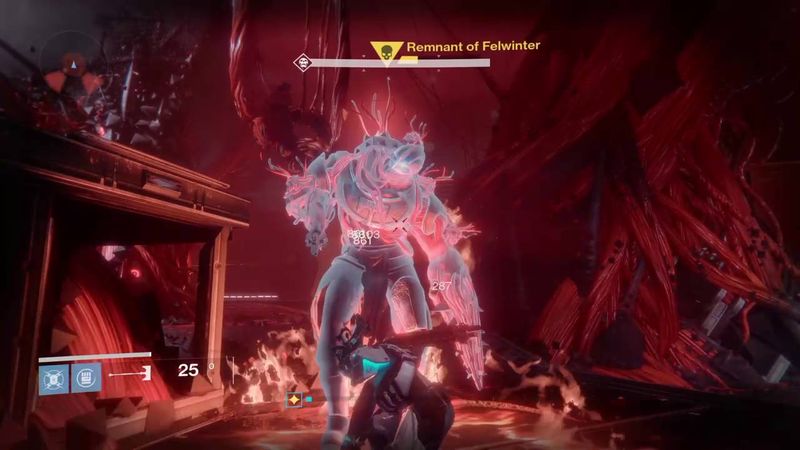
Task: Select the equipped sword weapon icon
Action: coord(129,374)
